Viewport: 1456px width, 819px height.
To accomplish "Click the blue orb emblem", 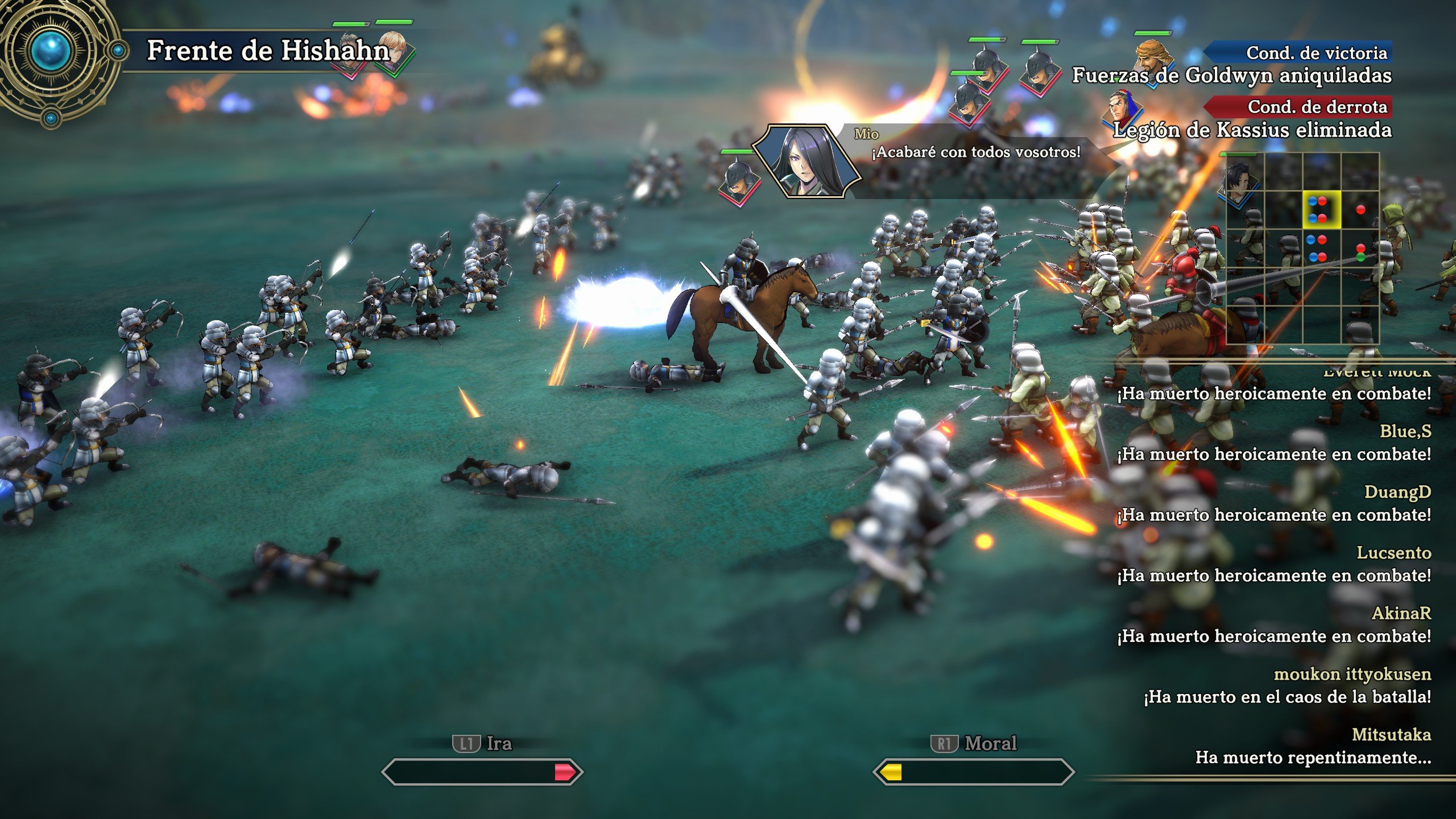I will point(51,51).
